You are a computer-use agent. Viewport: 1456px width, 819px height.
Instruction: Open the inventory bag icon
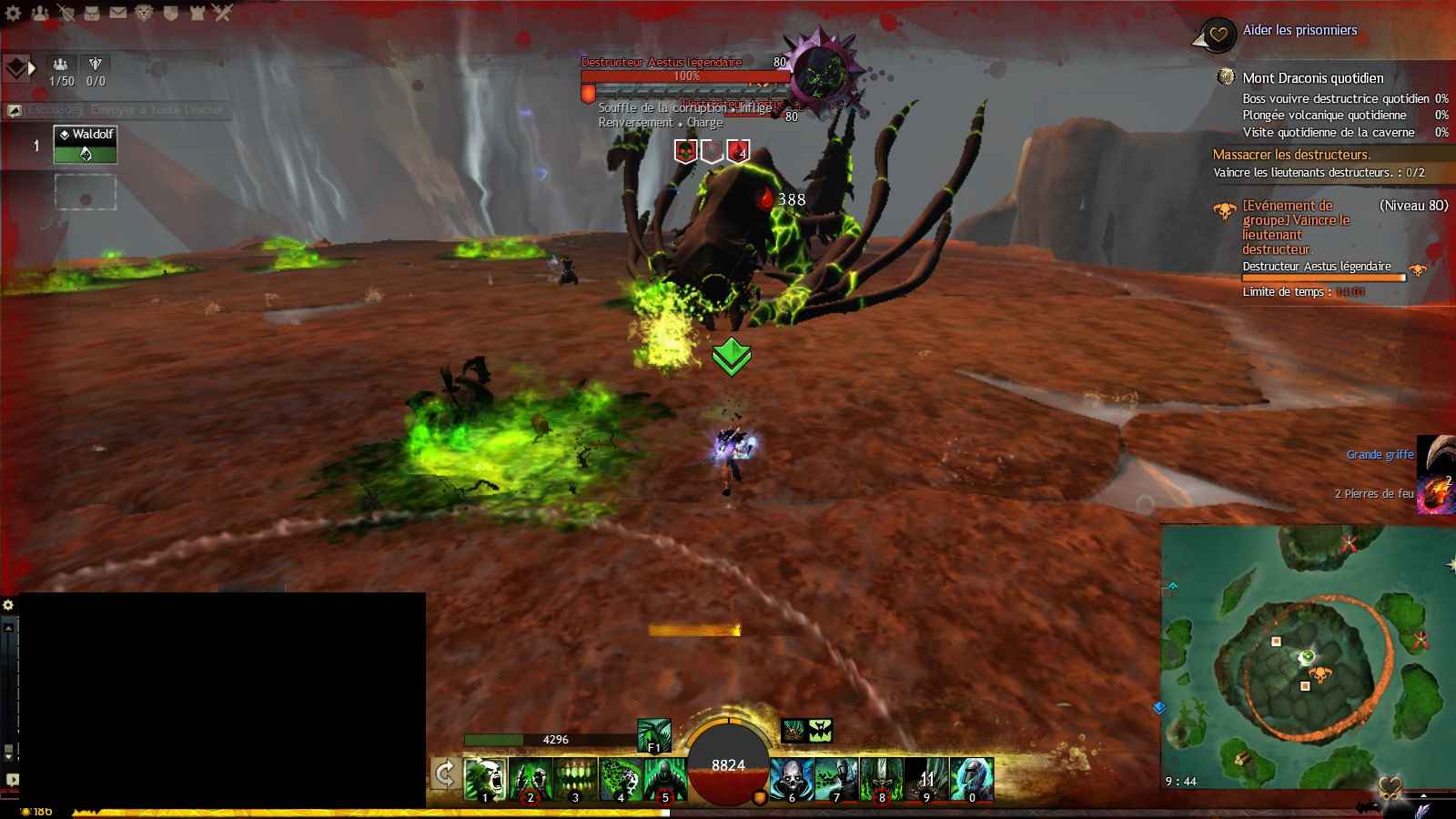coord(92,13)
